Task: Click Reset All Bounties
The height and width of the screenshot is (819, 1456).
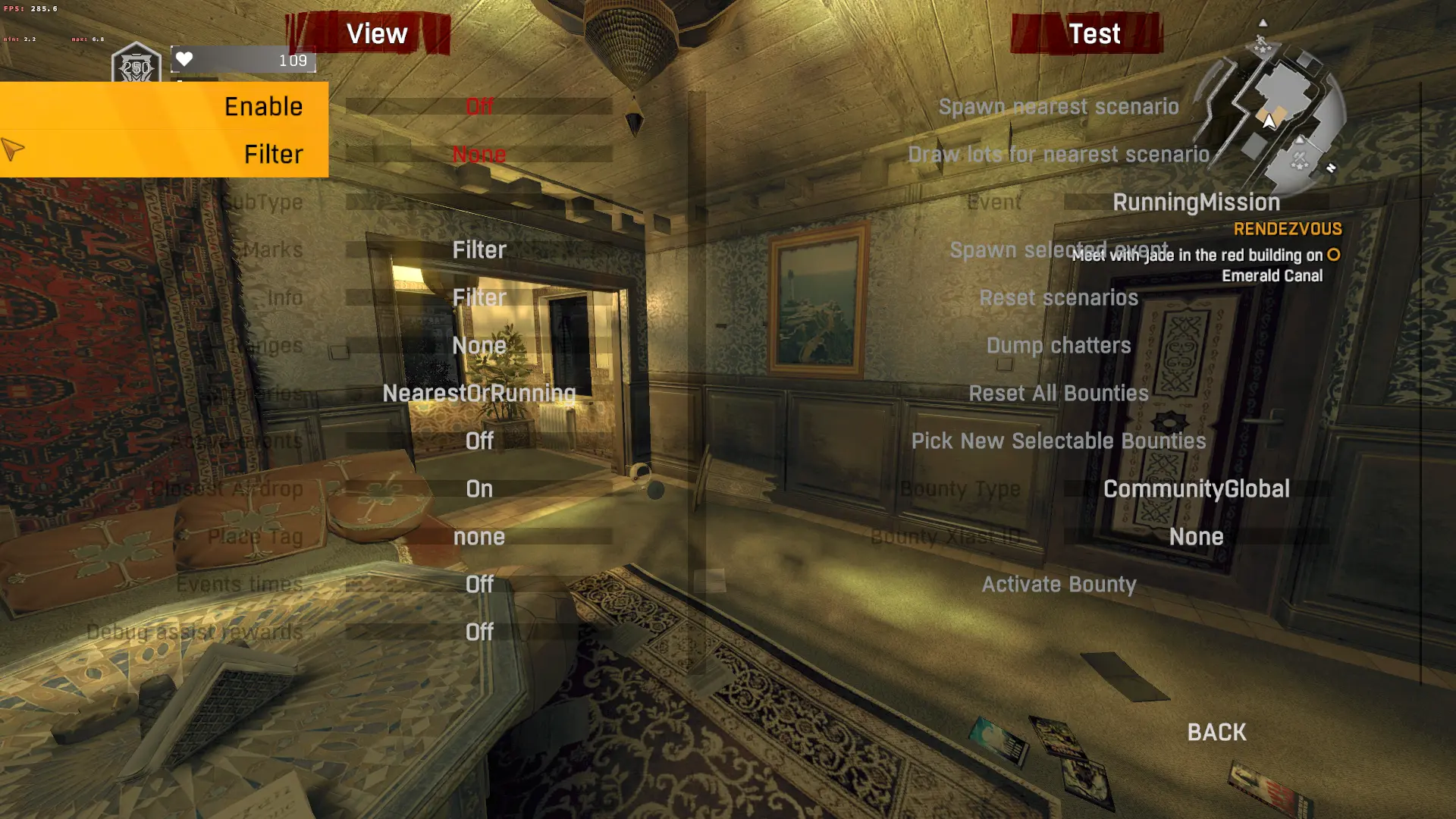Action: (x=1059, y=393)
